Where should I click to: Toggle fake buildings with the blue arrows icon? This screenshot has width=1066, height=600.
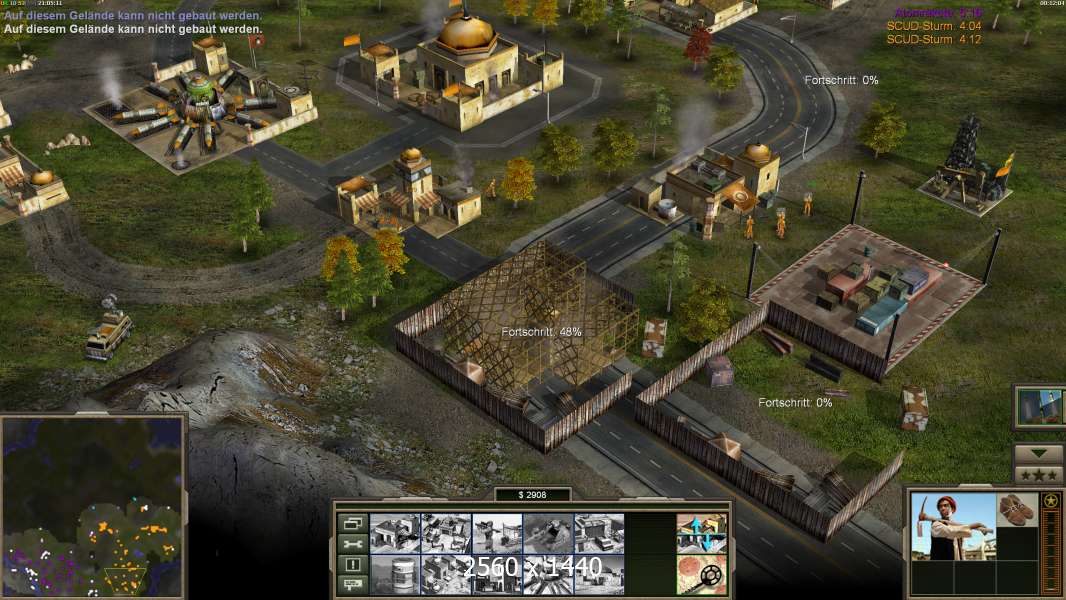click(701, 533)
